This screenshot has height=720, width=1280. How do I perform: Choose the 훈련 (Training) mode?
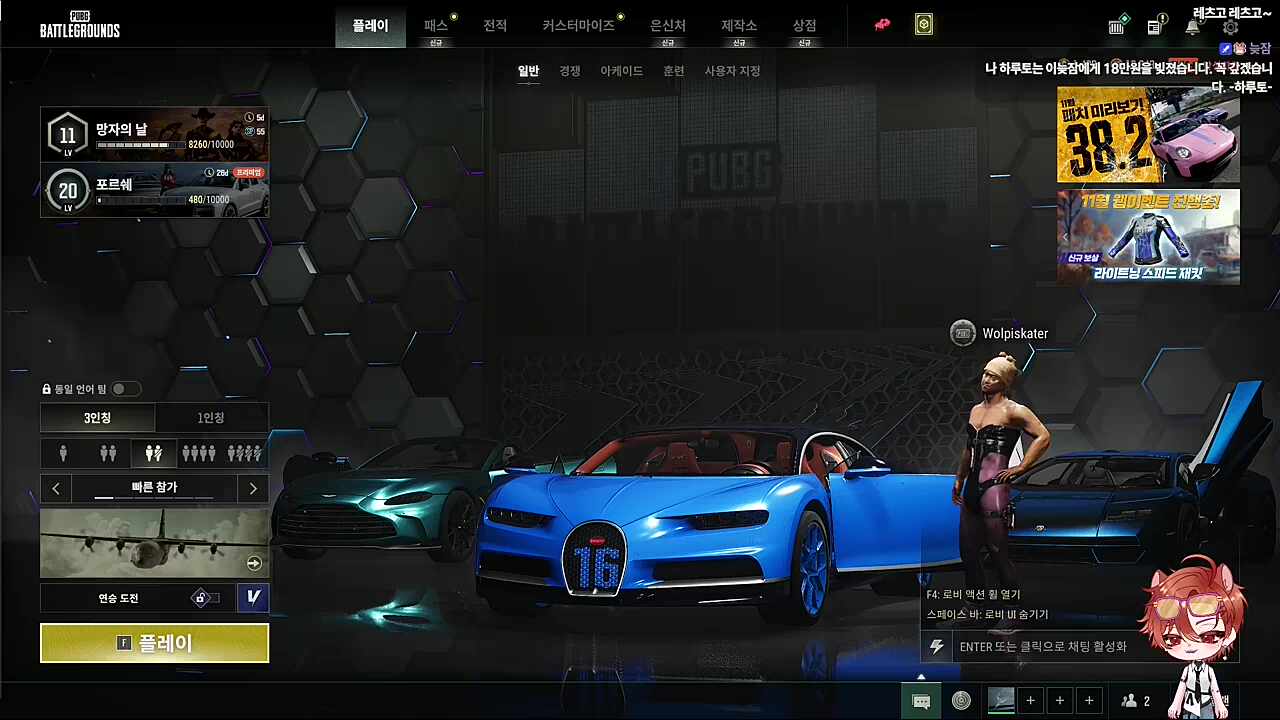click(x=674, y=71)
